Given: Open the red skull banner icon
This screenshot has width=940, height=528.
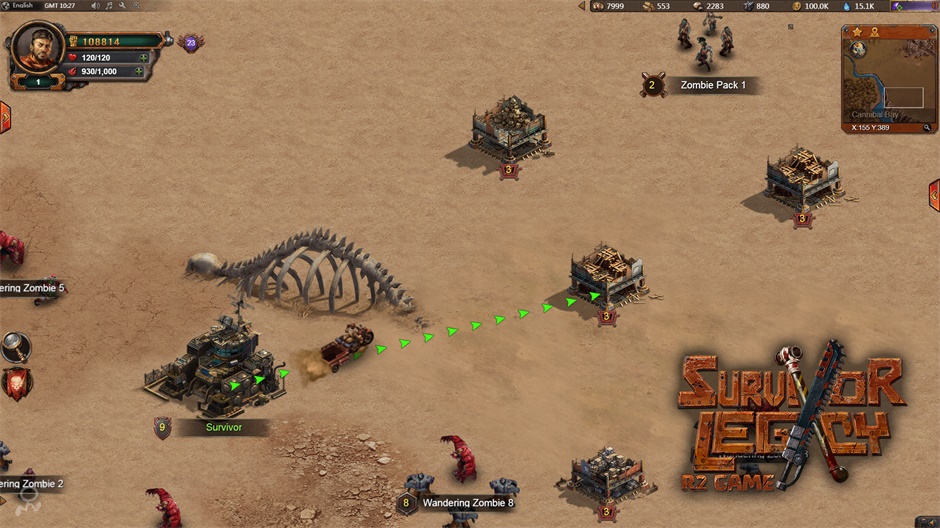Looking at the screenshot, I should click(x=15, y=383).
